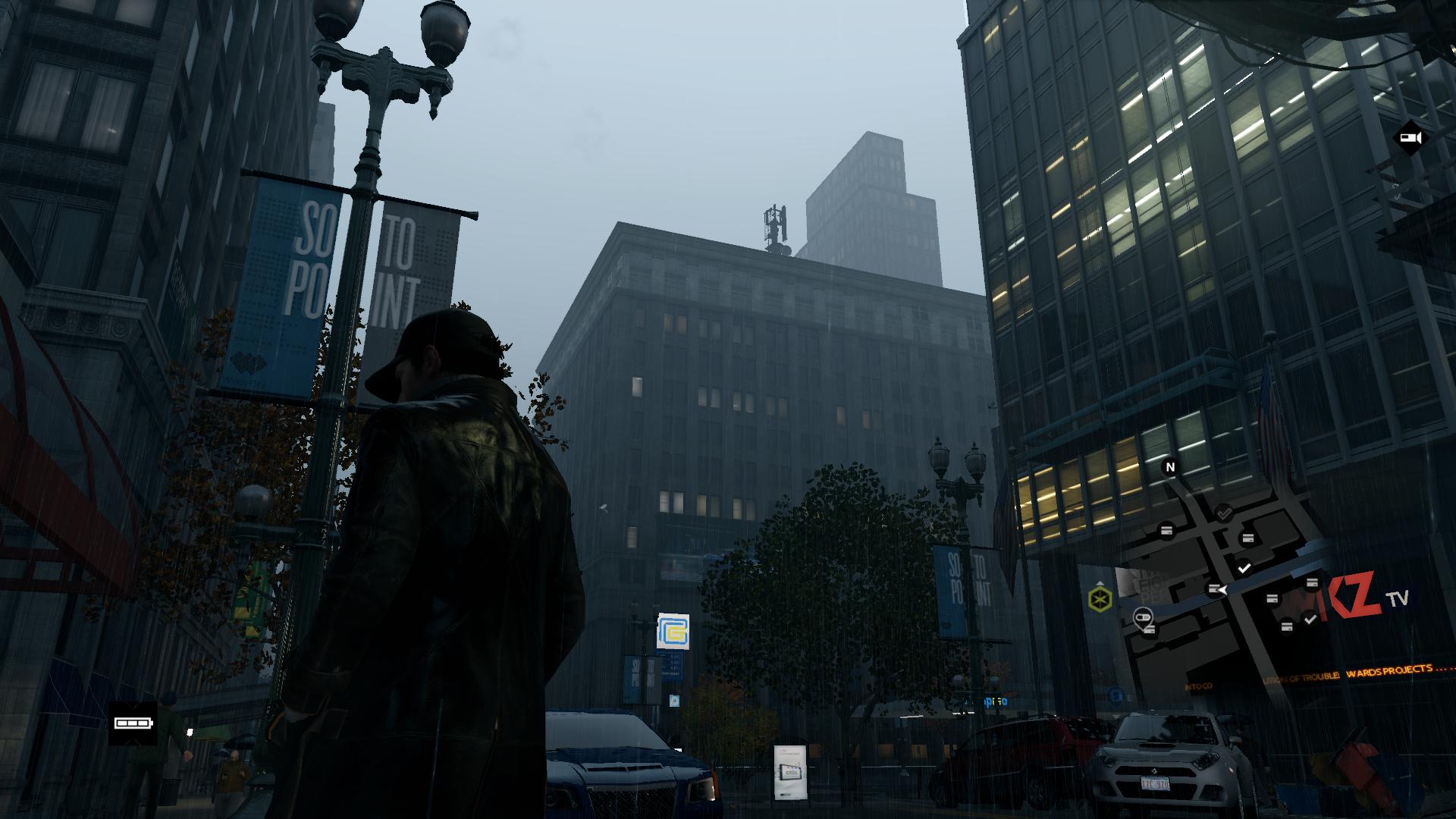This screenshot has width=1456, height=819.
Task: Click the yellow hexagon marker beside the minimap
Action: tap(1099, 599)
